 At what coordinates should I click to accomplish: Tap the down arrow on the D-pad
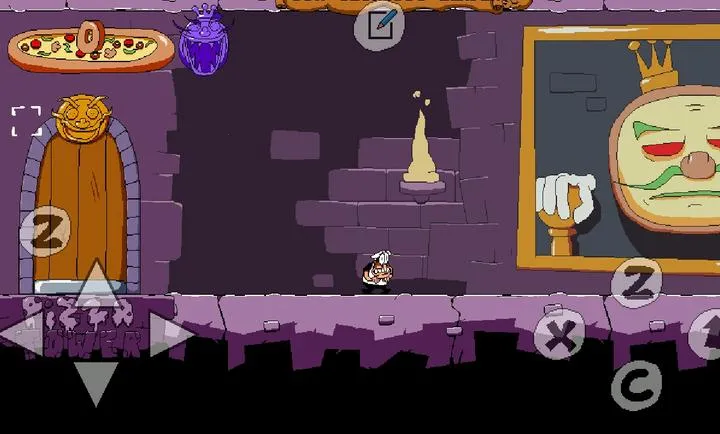95,382
